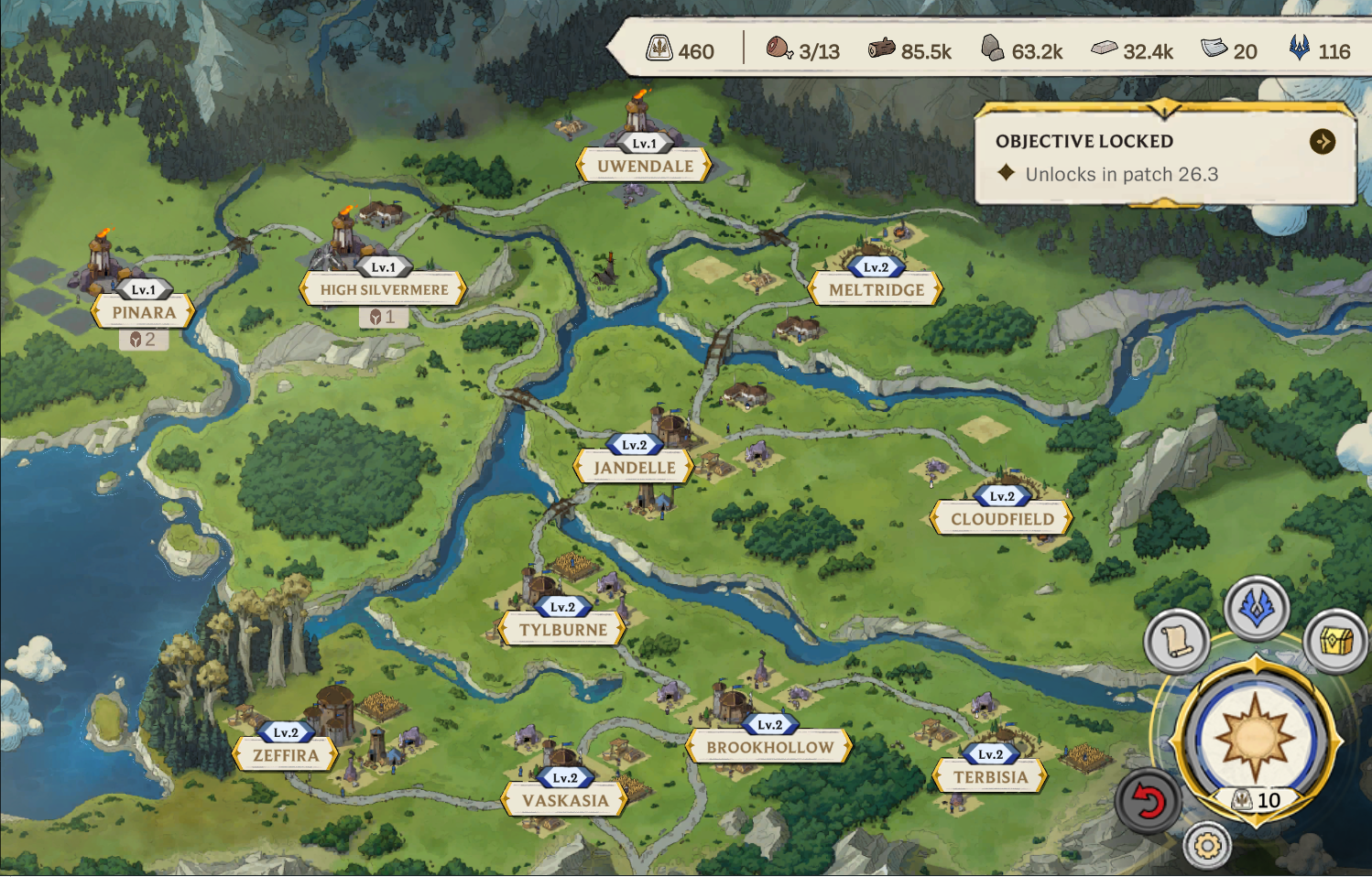This screenshot has height=877, width=1372.
Task: Open the scroll journal icon
Action: 1177,640
